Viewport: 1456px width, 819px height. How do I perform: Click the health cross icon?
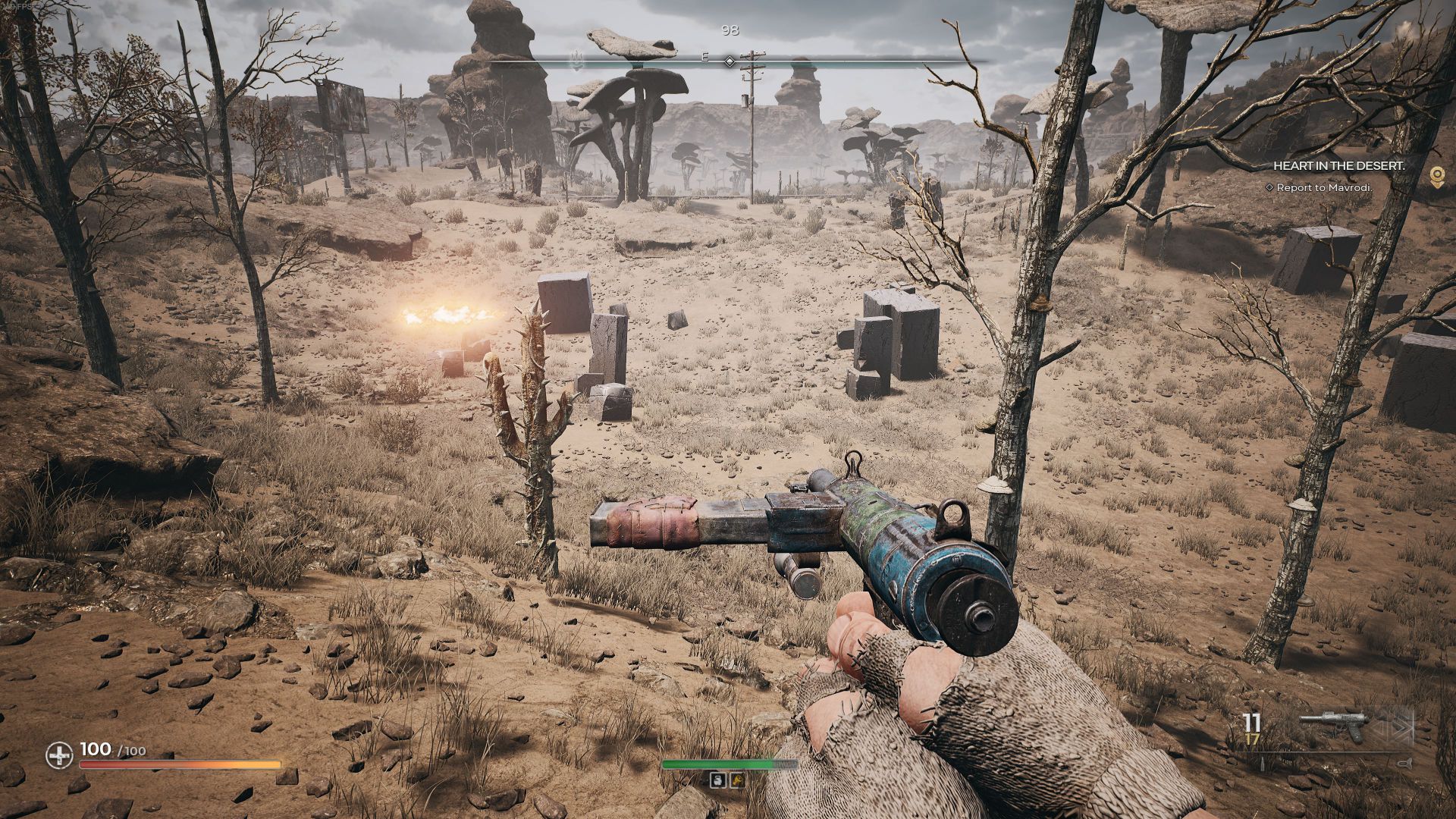pyautogui.click(x=59, y=755)
